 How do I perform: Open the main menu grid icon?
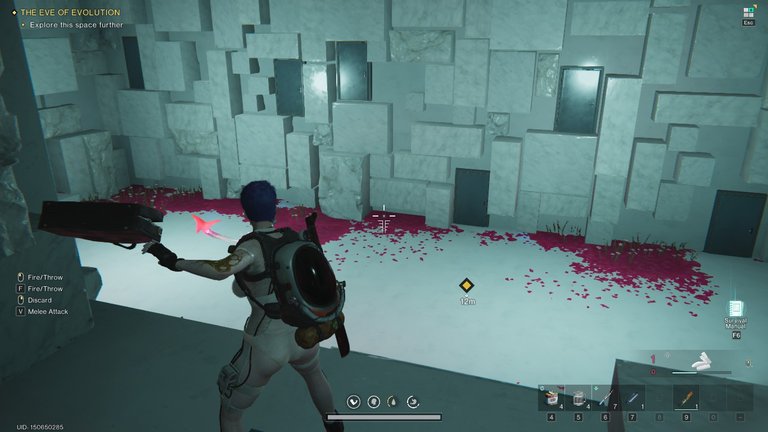coord(746,12)
